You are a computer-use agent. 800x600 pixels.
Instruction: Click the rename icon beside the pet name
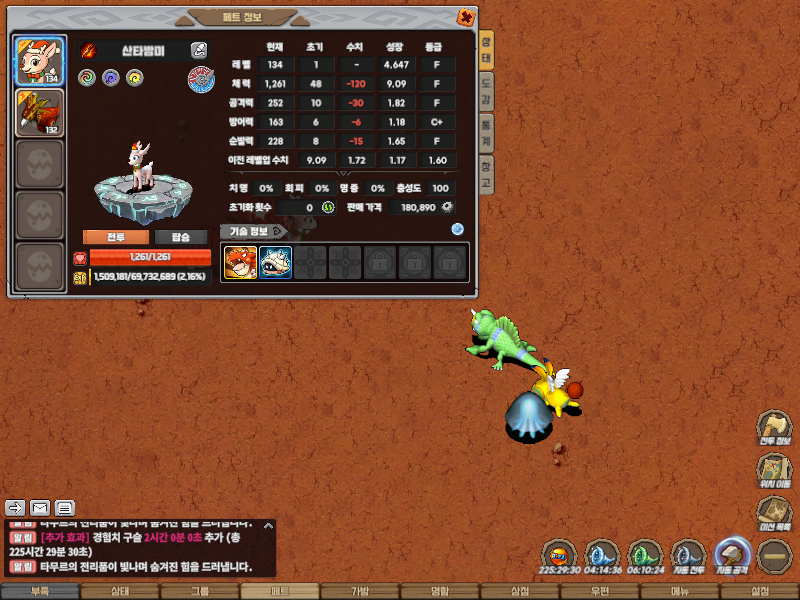(199, 50)
